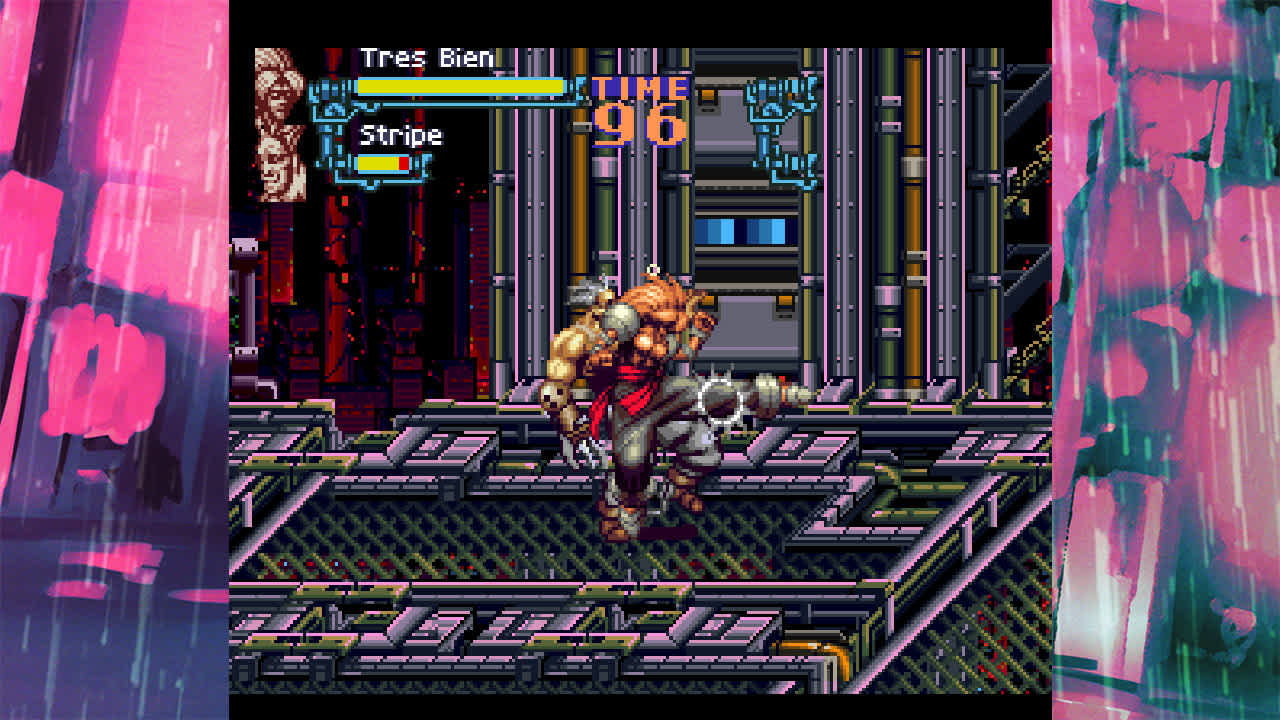Click the red segment of Stripe's health bar

pos(404,162)
